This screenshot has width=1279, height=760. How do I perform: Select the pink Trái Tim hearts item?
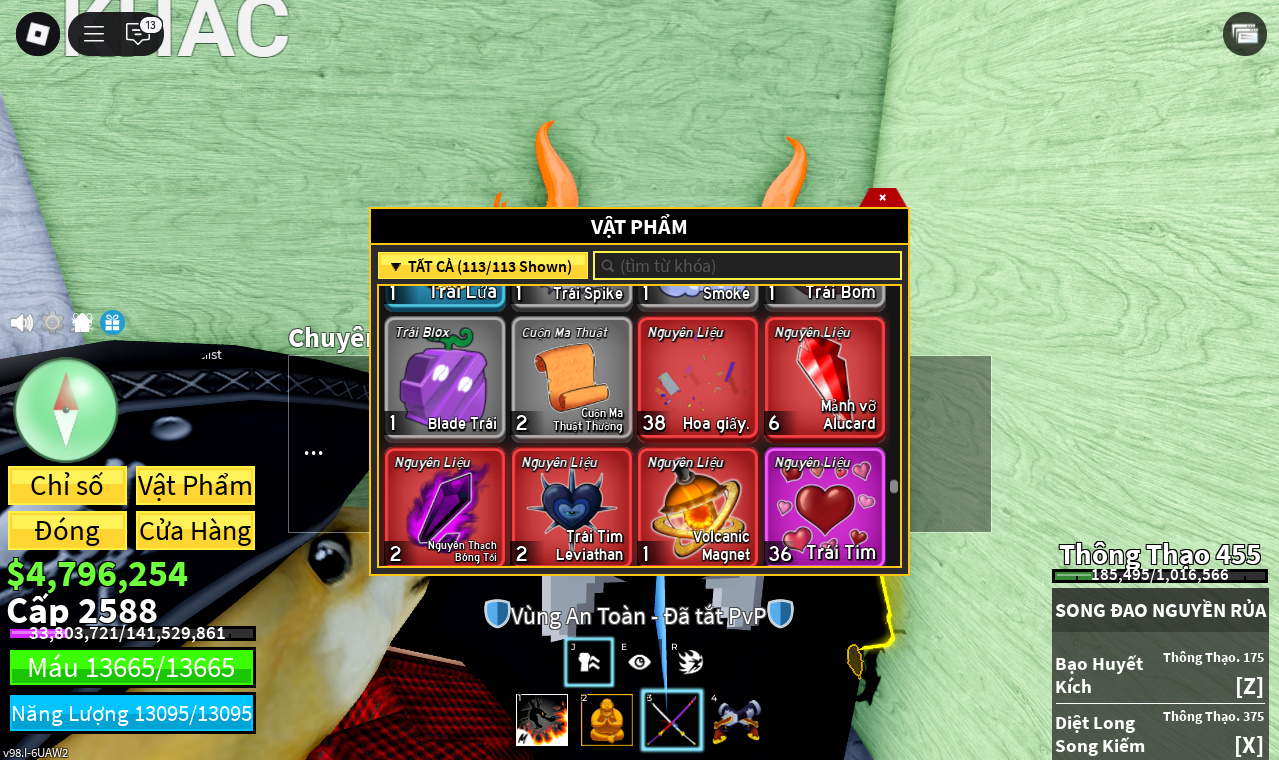point(825,508)
